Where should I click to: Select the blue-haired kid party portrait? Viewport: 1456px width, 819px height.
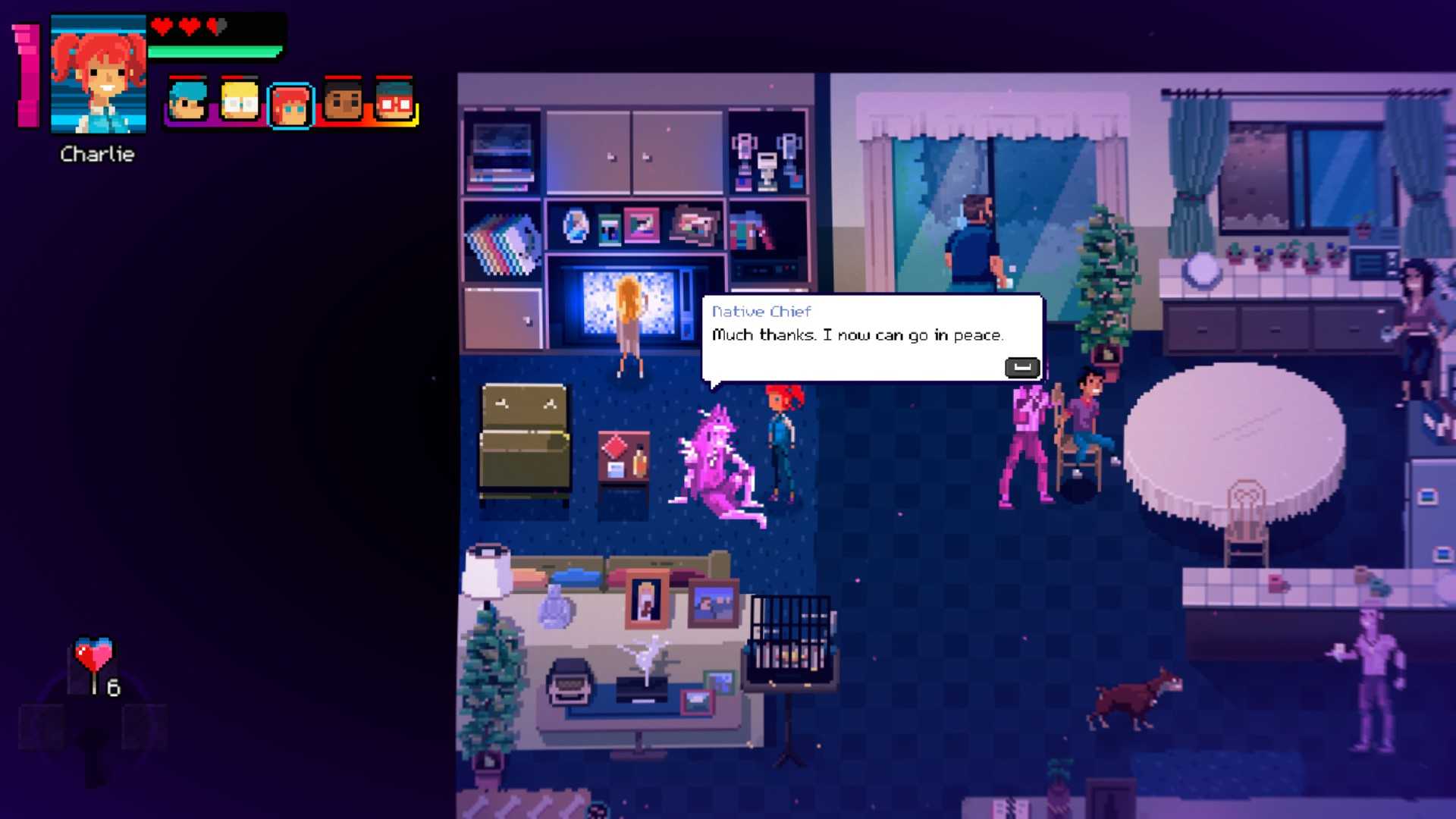pos(187,102)
